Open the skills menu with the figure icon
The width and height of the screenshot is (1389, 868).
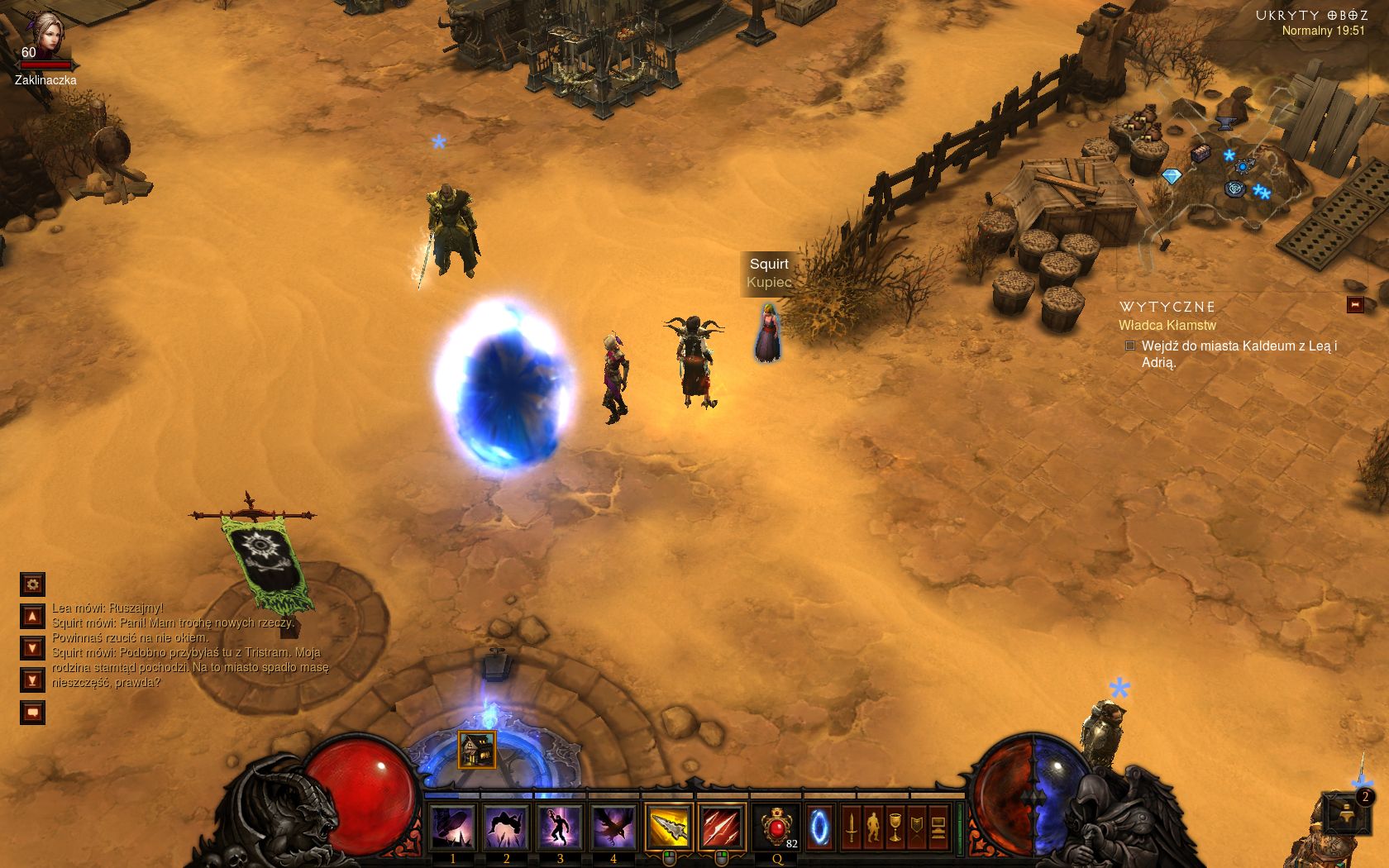(872, 827)
